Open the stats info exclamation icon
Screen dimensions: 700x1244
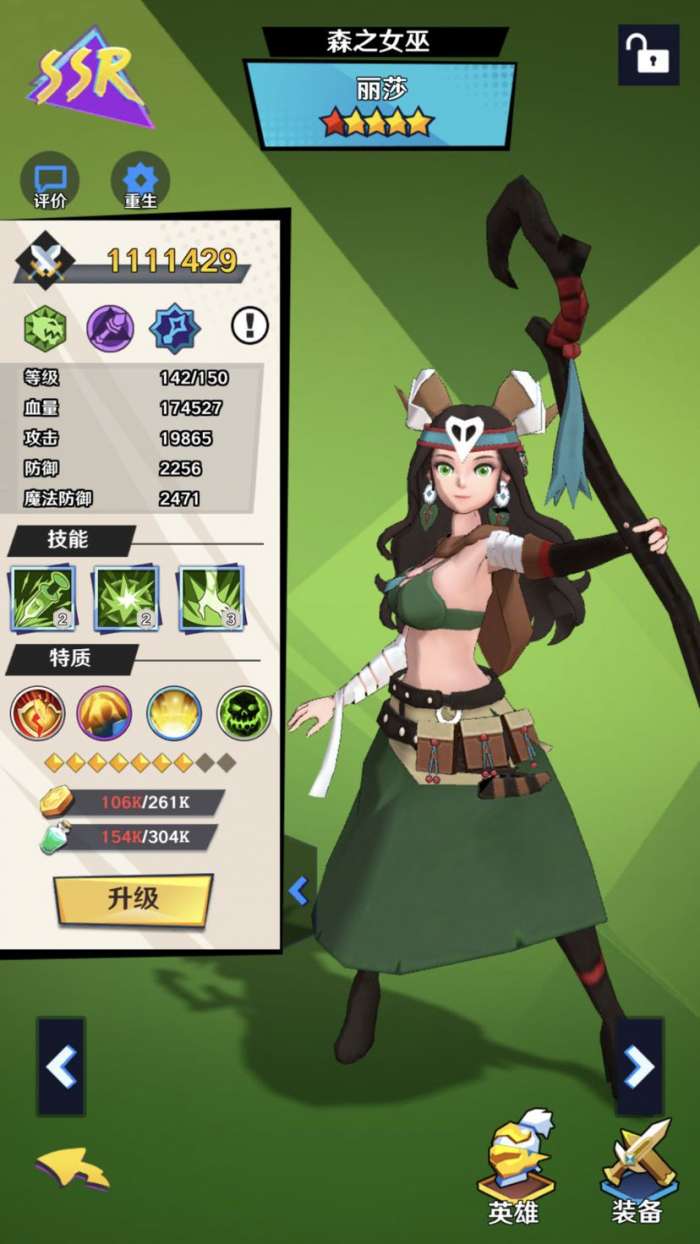coord(250,324)
